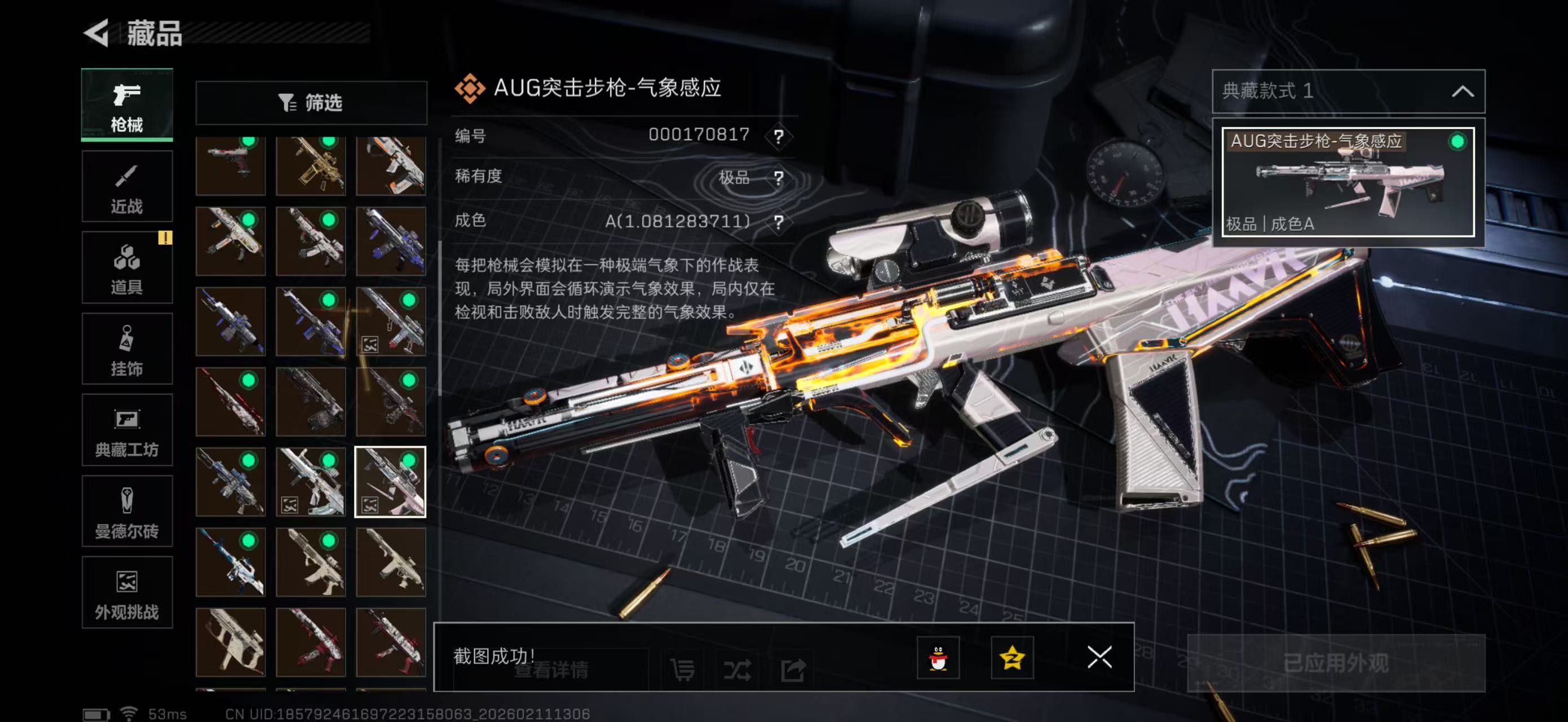Open the 挂饰 charms category icon

tap(127, 349)
